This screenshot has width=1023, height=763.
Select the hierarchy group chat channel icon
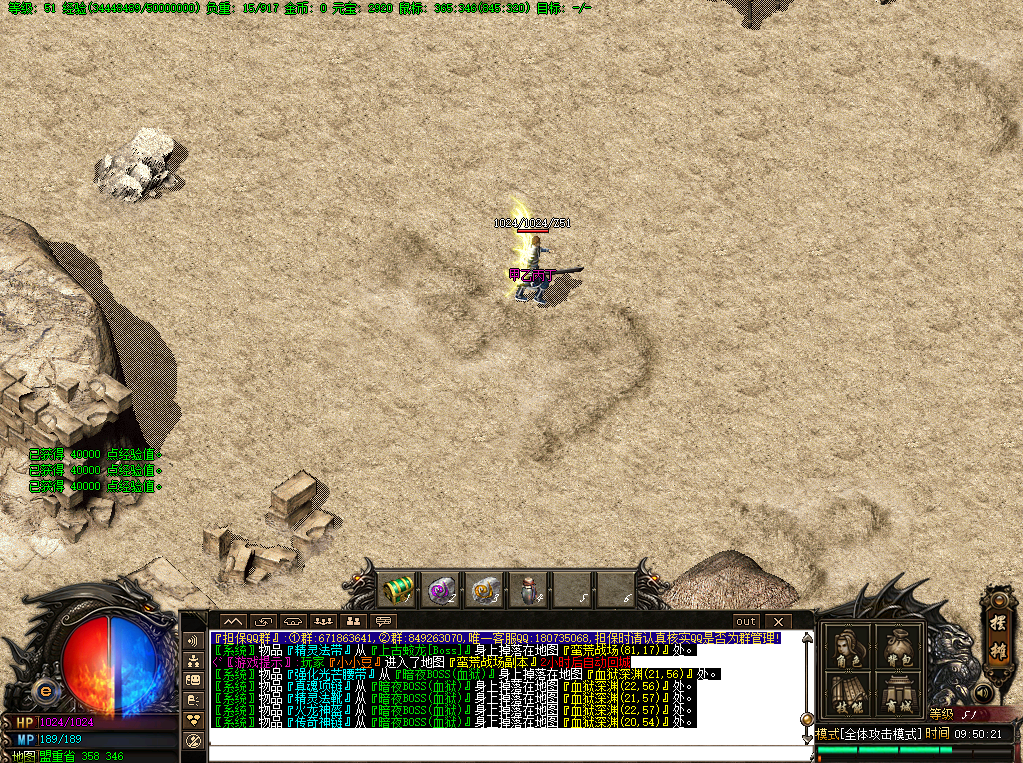pyautogui.click(x=193, y=661)
